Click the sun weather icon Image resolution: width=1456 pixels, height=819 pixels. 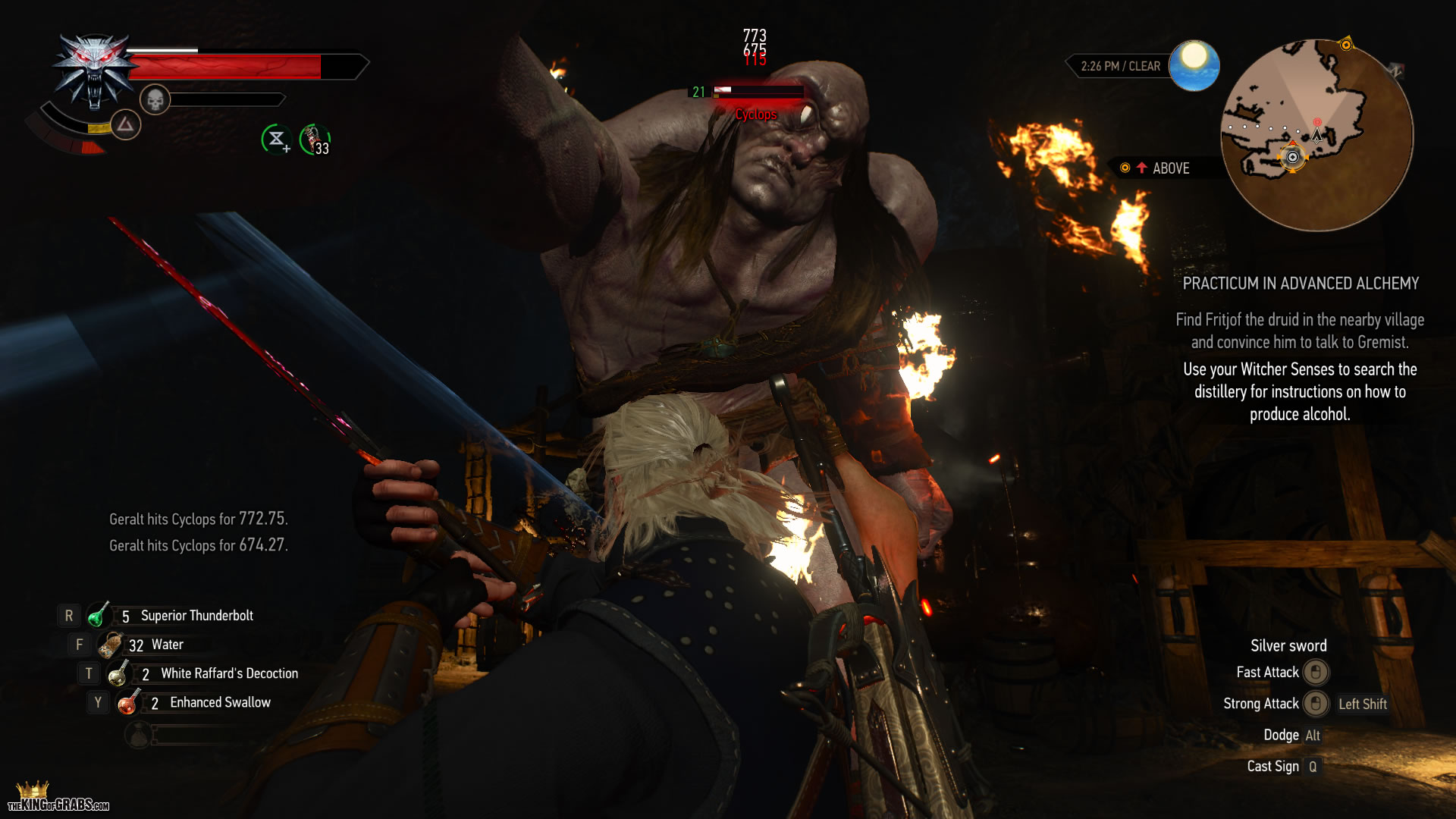click(1194, 65)
